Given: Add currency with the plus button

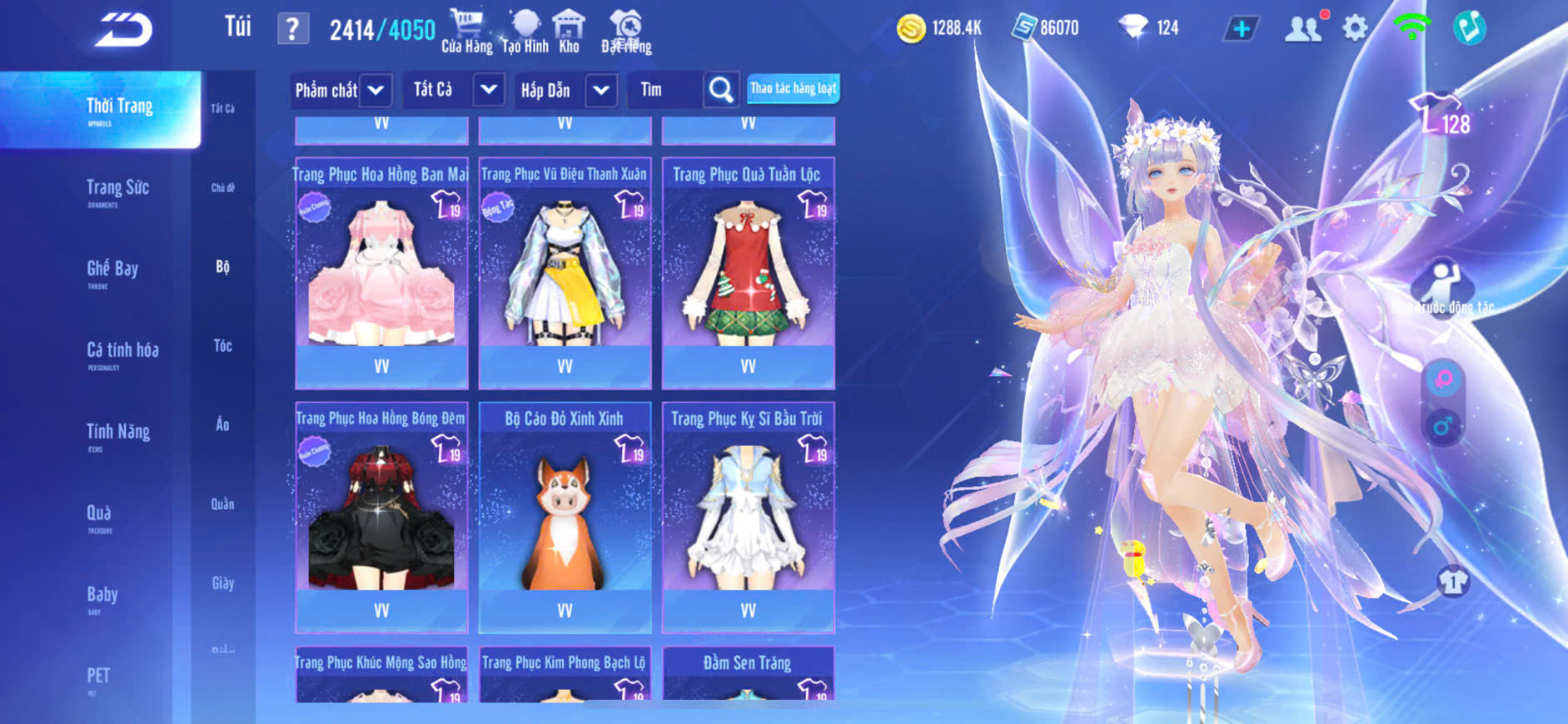Looking at the screenshot, I should coord(1241,29).
